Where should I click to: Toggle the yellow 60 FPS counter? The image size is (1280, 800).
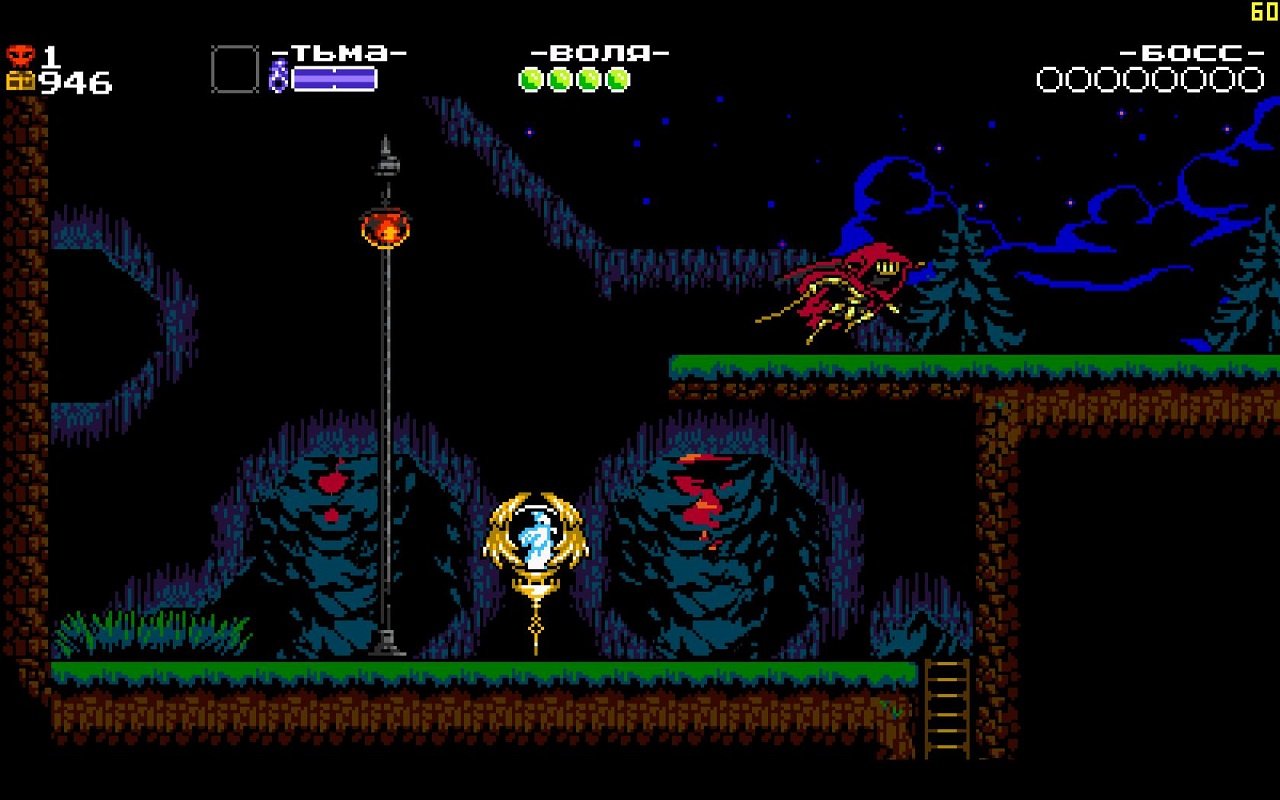click(1262, 10)
